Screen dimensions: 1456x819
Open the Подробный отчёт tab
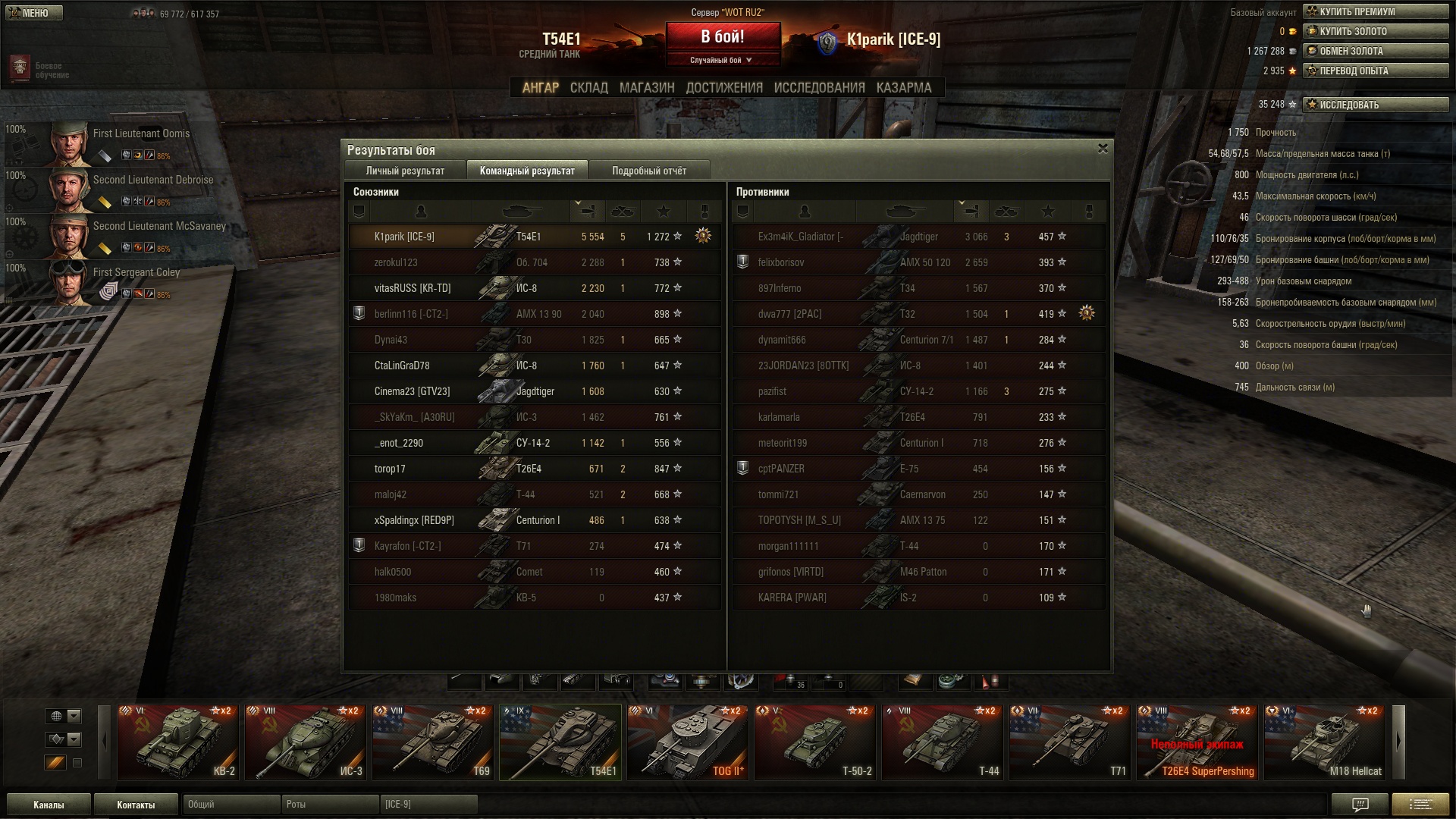point(649,171)
